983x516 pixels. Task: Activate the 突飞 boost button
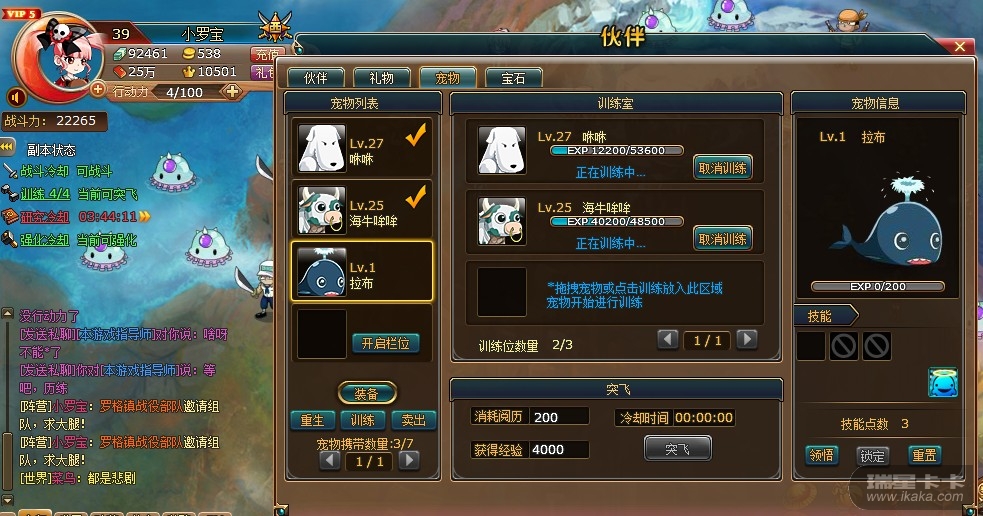pyautogui.click(x=677, y=449)
